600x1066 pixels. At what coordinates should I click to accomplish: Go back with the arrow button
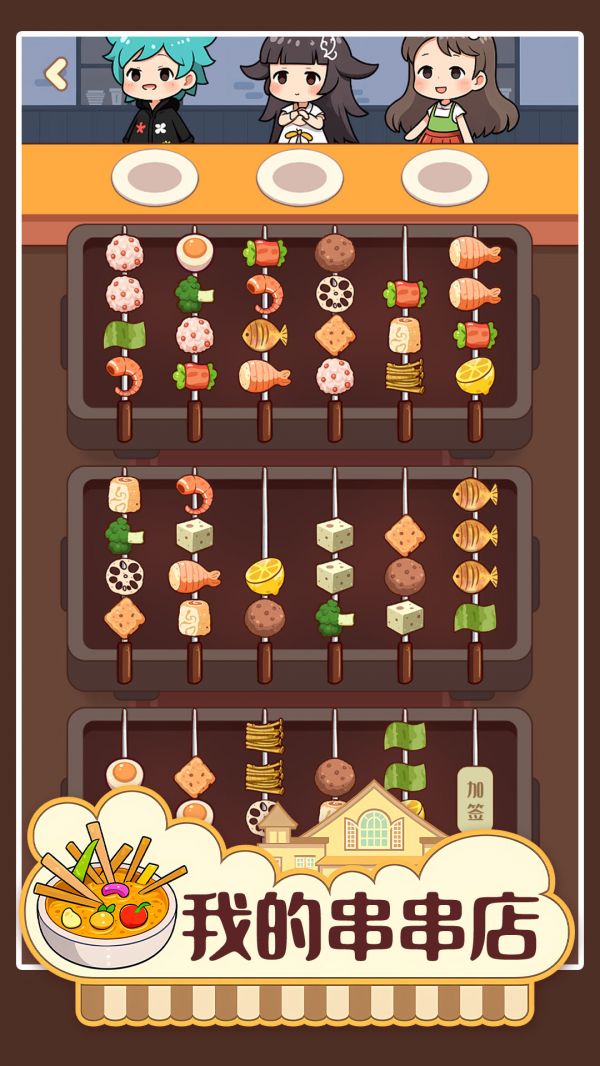click(57, 73)
